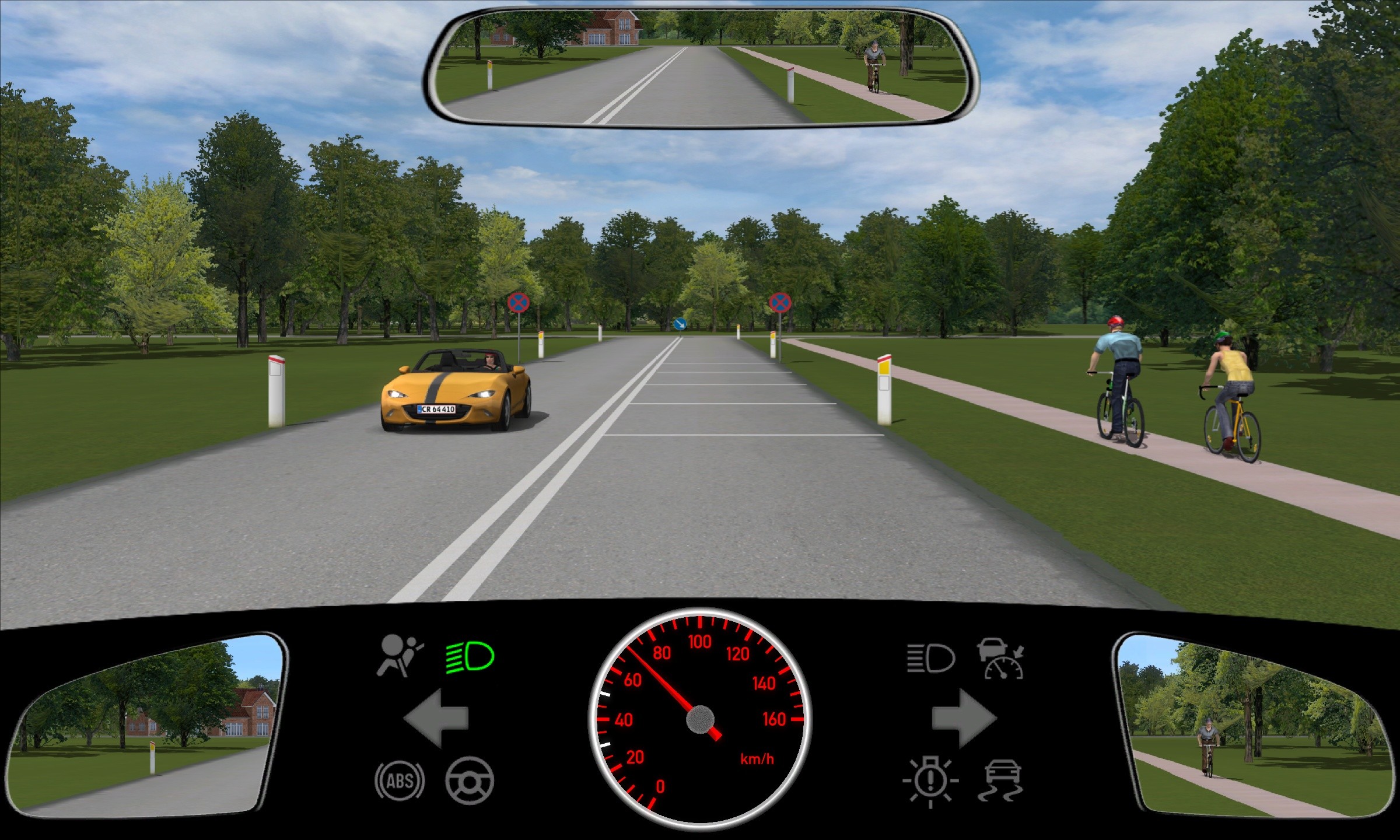Click the bulb failure warning icon
This screenshot has height=840, width=1400.
click(930, 782)
